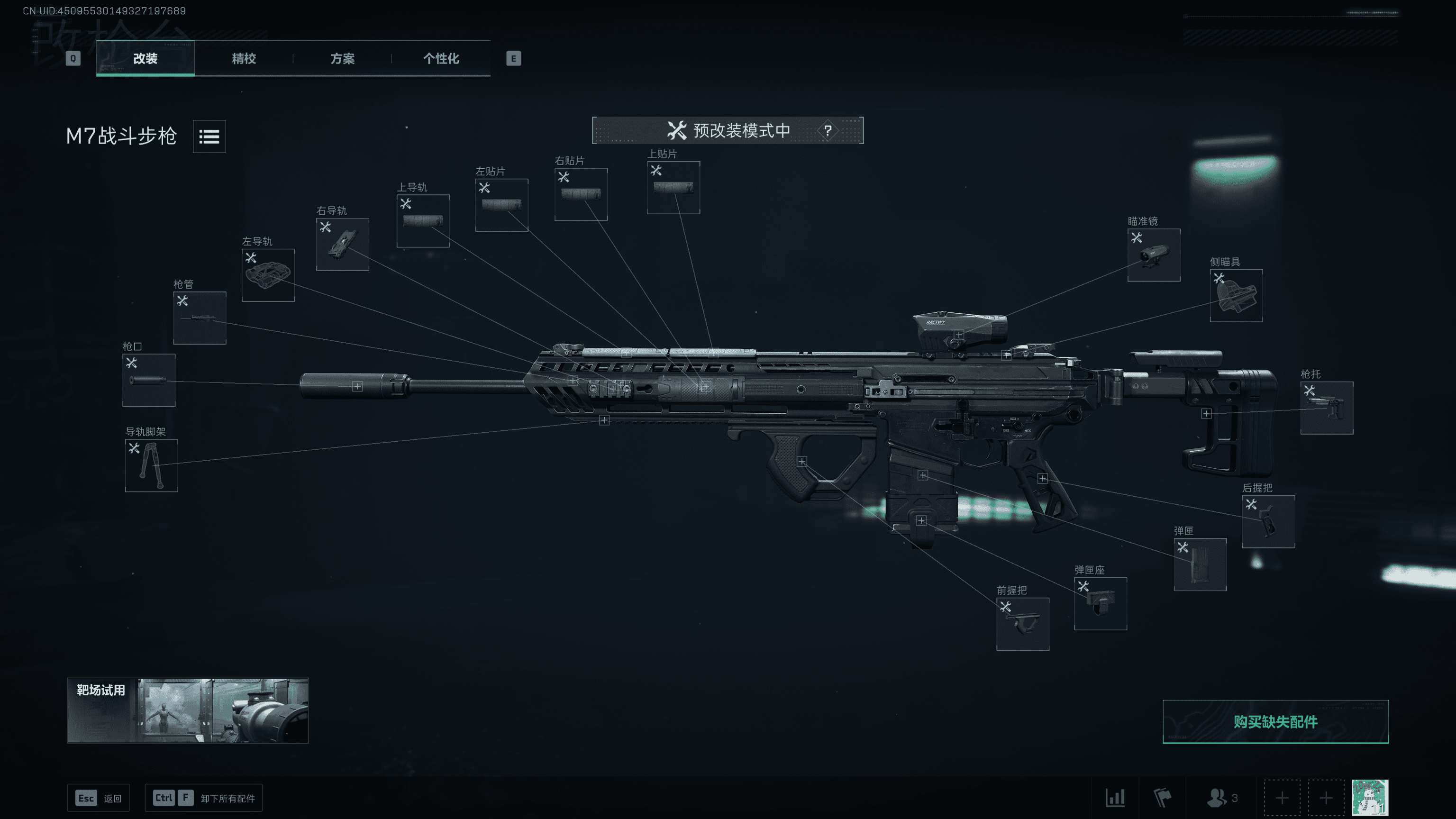Open the list menu beside M7战斗步枪
This screenshot has width=1456, height=819.
(x=209, y=136)
